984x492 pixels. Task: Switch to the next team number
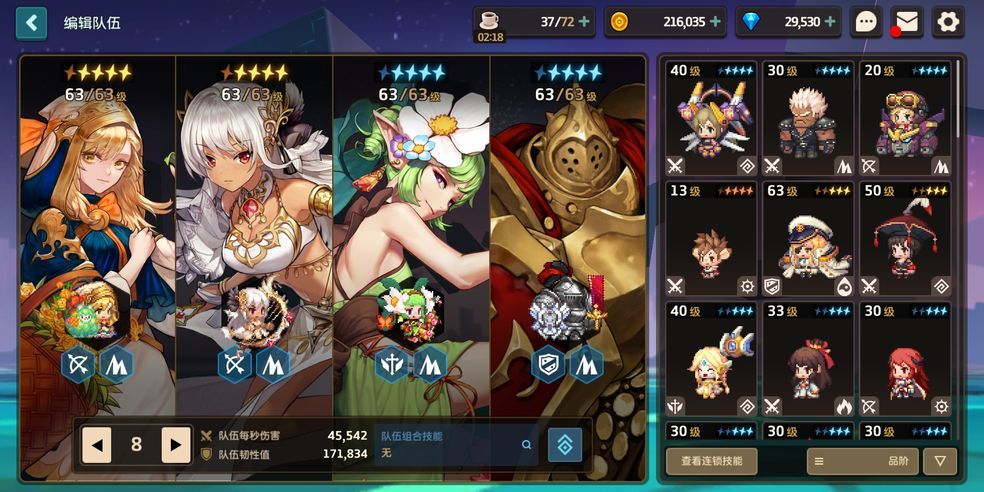click(176, 445)
